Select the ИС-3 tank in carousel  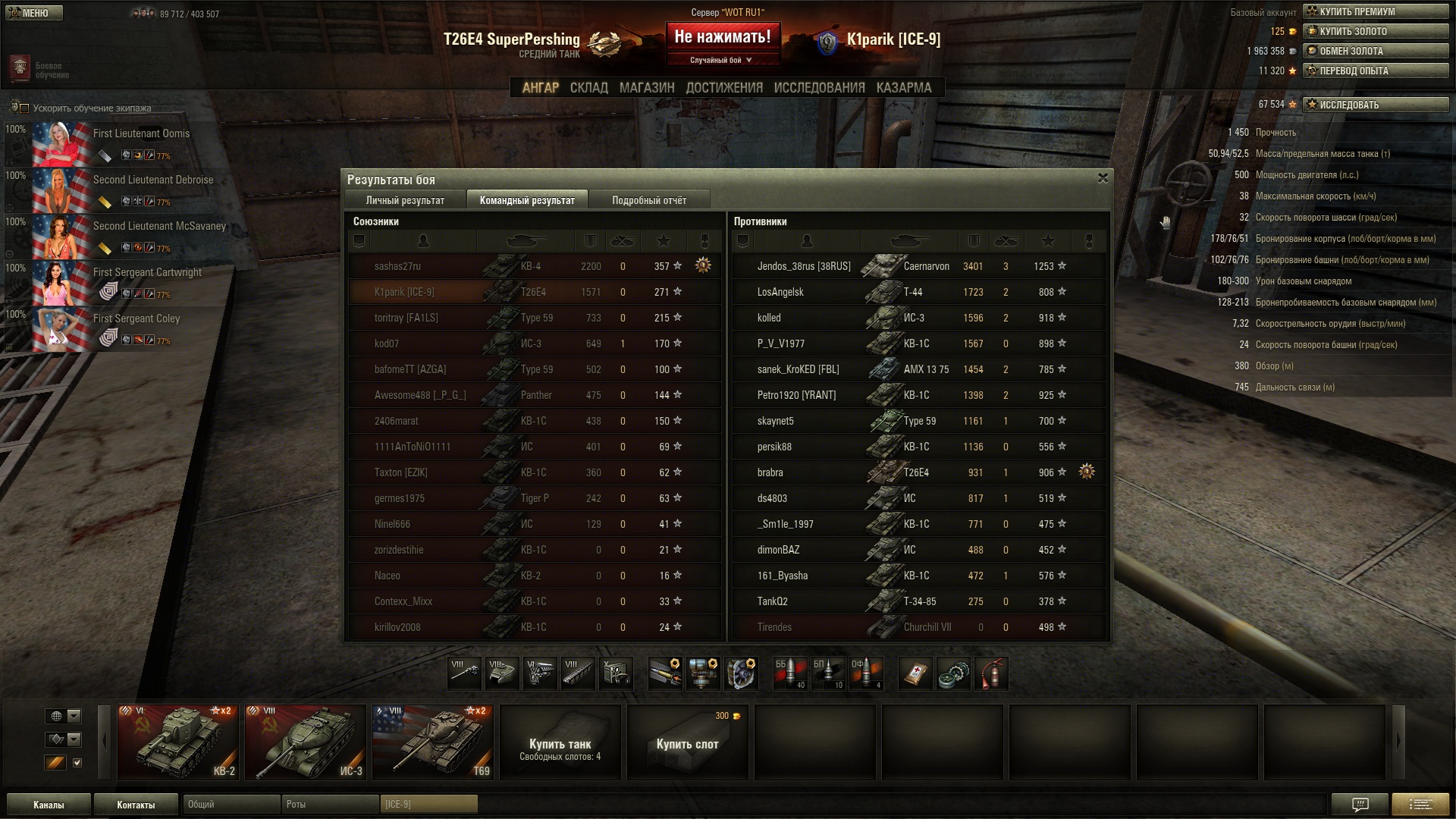coord(306,742)
